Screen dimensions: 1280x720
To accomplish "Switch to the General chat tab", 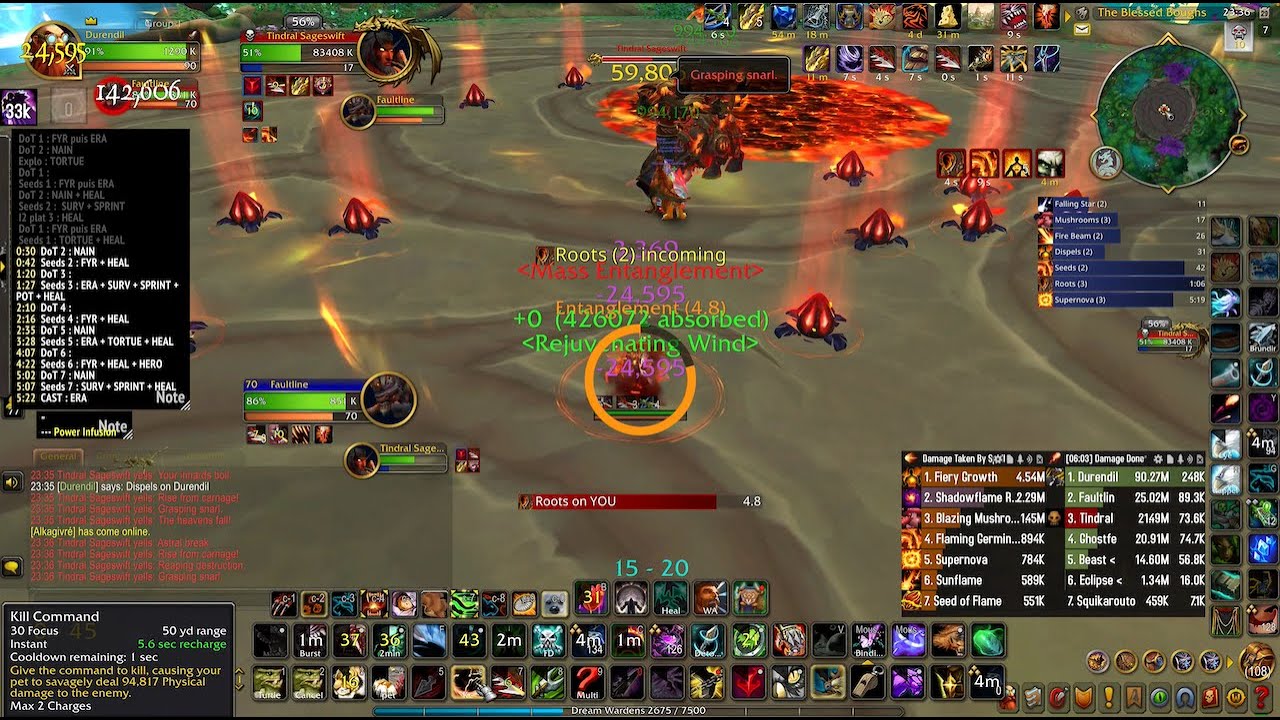I will pyautogui.click(x=58, y=456).
